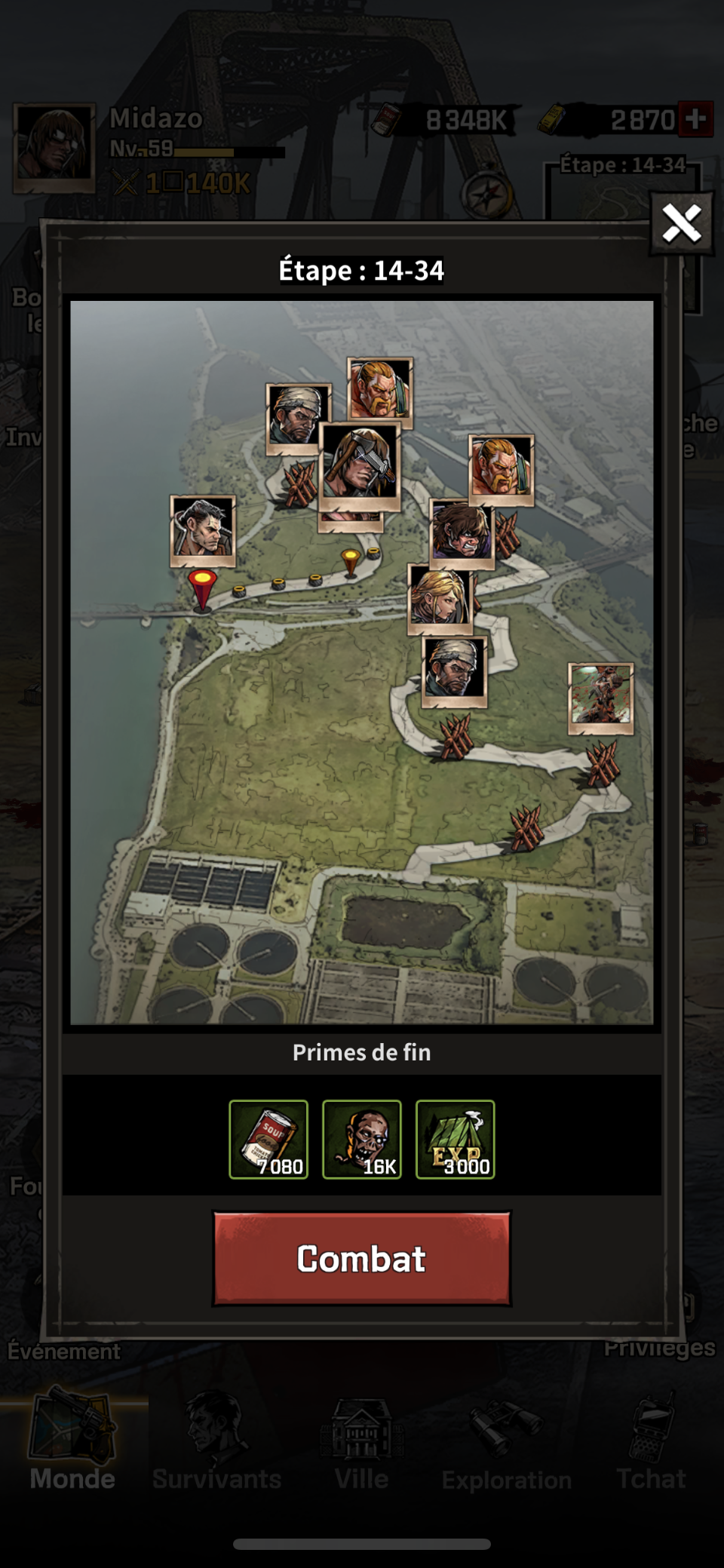Open the Survivants tab
This screenshot has width=724, height=1568.
click(x=216, y=1442)
